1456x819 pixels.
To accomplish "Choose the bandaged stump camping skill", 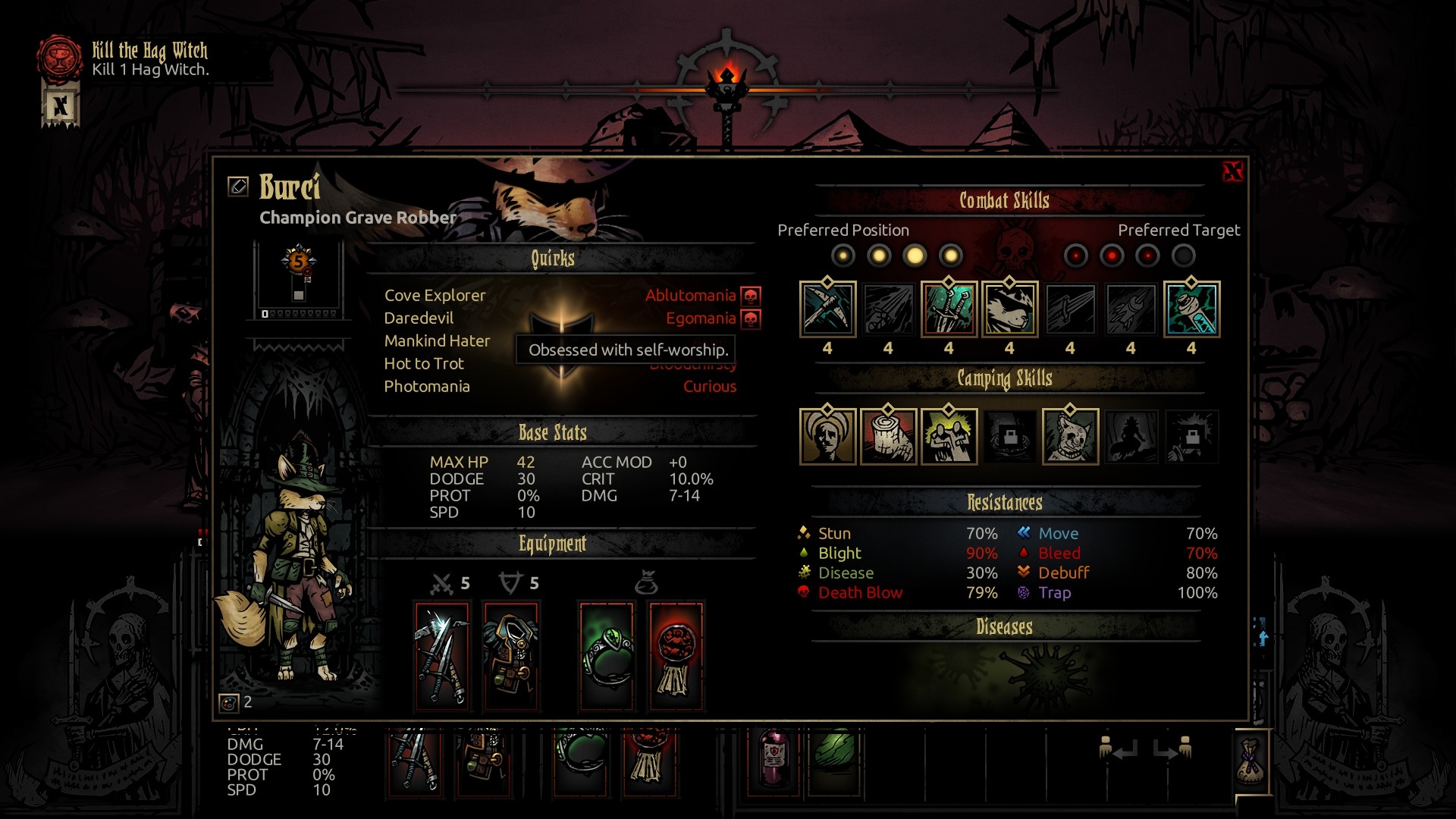I will pos(888,437).
